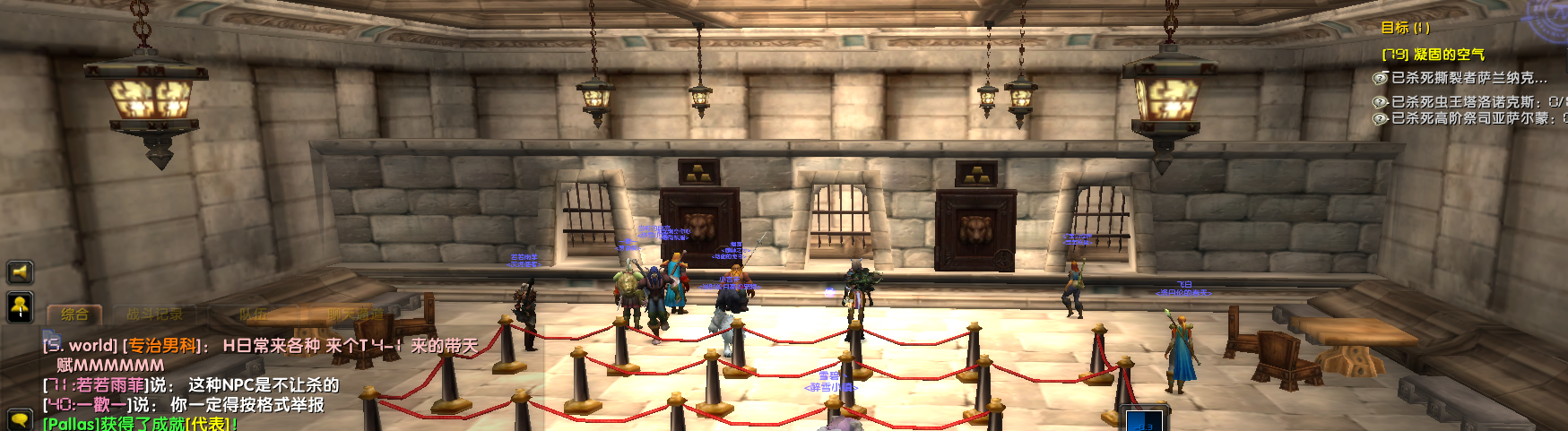
Task: Click the 高阶祭司亚萨尔蒙 objective question icon
Action: click(1381, 118)
